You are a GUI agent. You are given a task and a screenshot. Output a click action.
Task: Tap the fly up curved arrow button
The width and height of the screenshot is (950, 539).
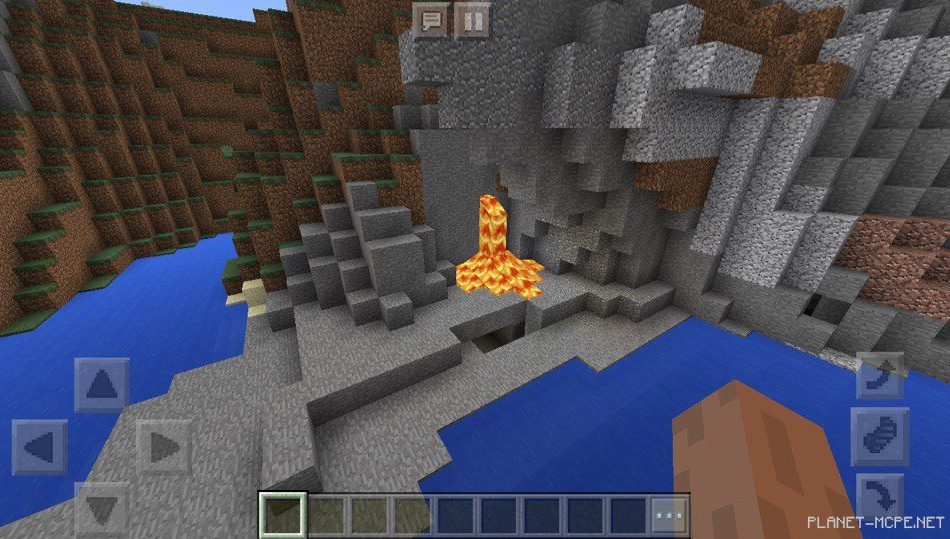(880, 376)
